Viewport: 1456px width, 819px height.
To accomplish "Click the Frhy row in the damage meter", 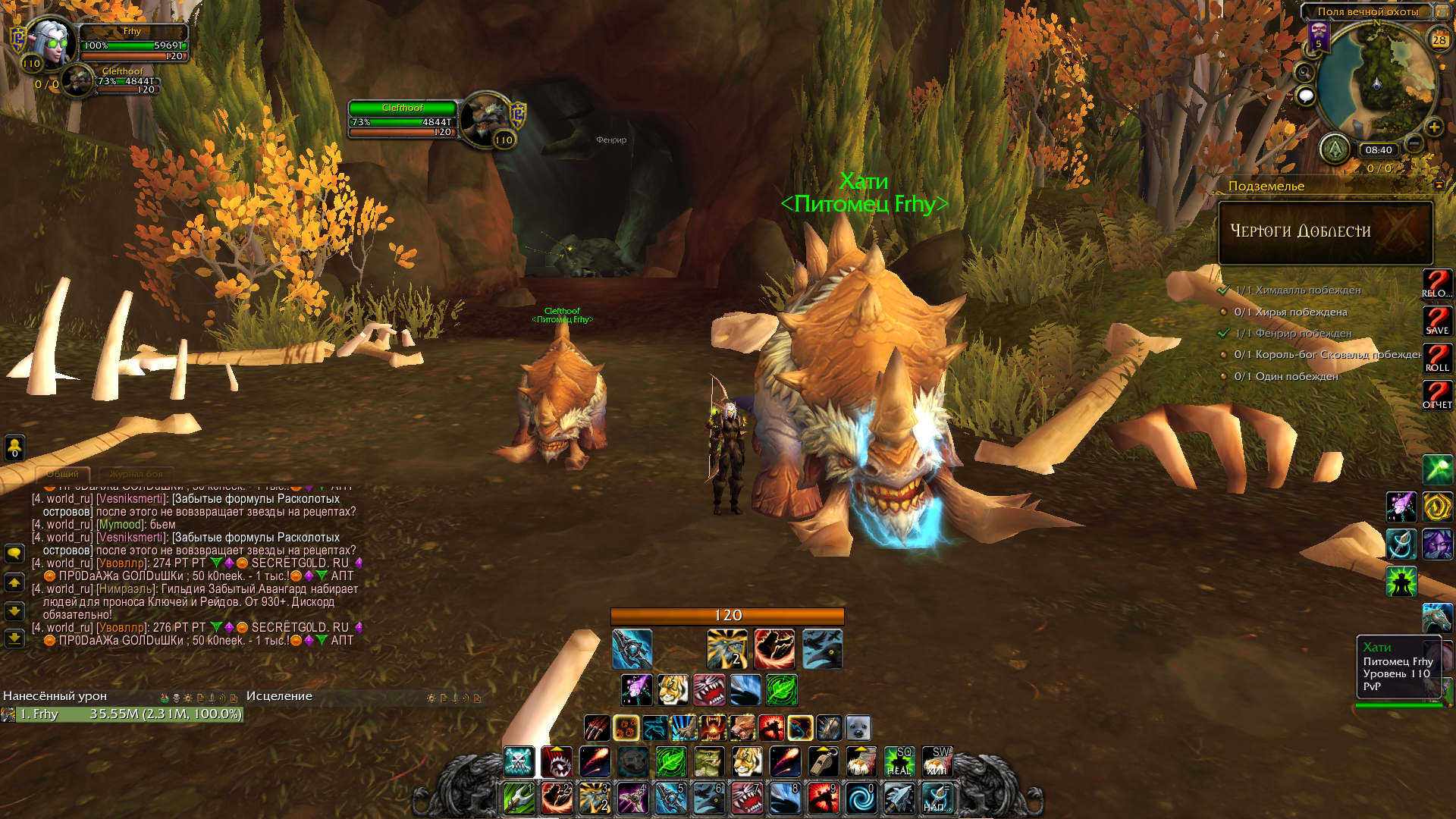I will point(121,714).
